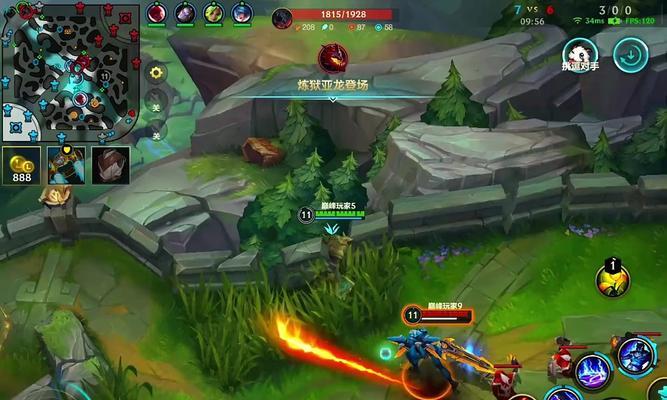The width and height of the screenshot is (667, 400).
Task: Select the green-haired champion portrait in the top row
Action: (213, 13)
